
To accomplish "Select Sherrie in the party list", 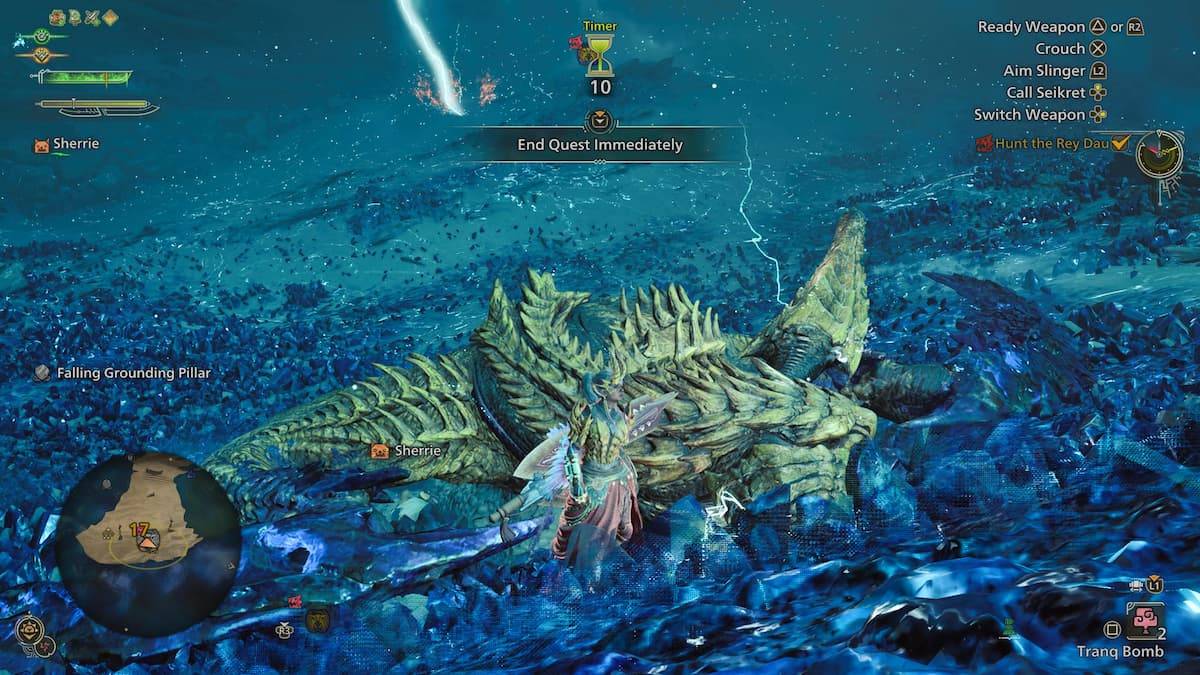I will tap(74, 144).
